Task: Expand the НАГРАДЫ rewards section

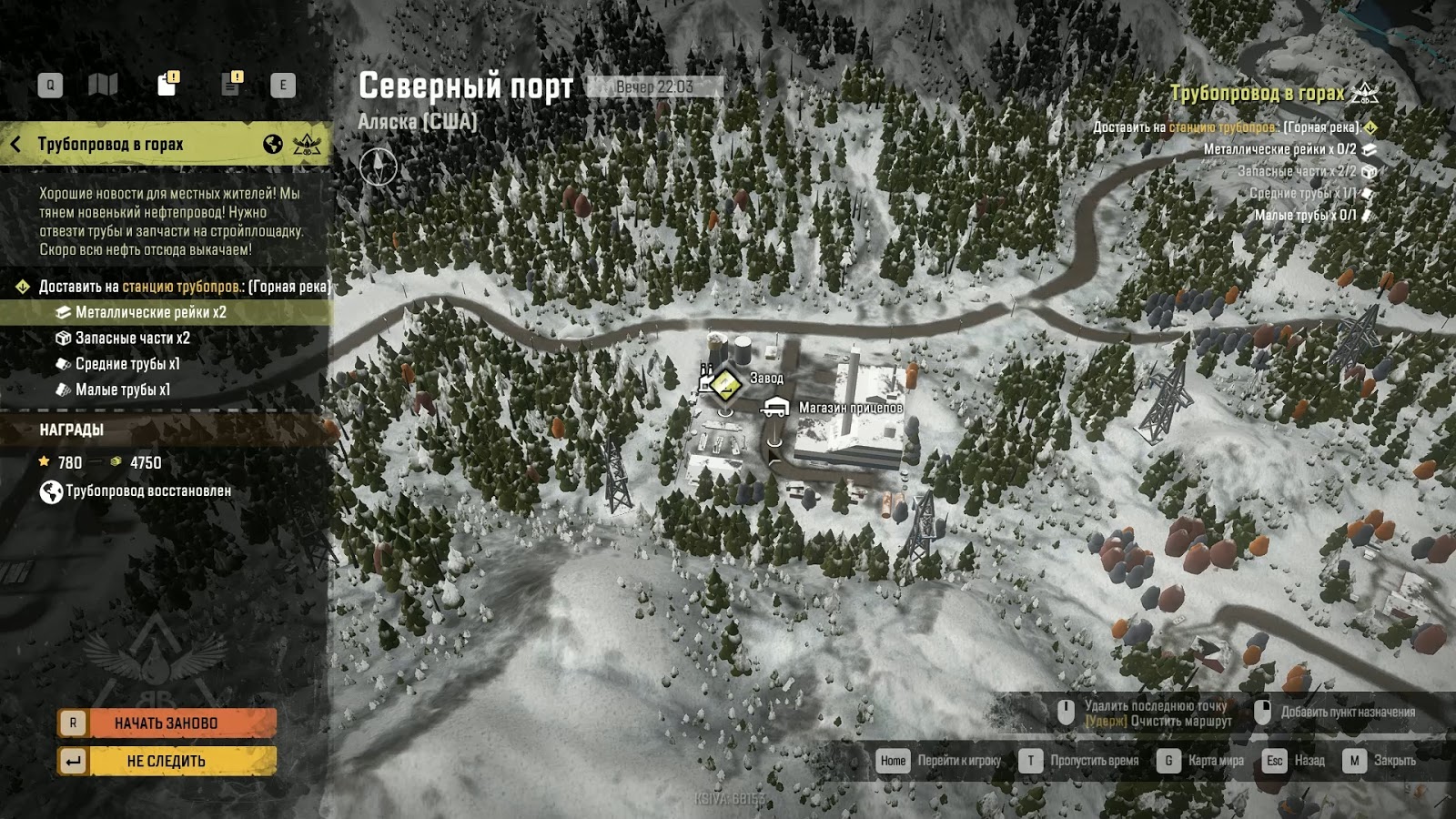Action: [70, 430]
